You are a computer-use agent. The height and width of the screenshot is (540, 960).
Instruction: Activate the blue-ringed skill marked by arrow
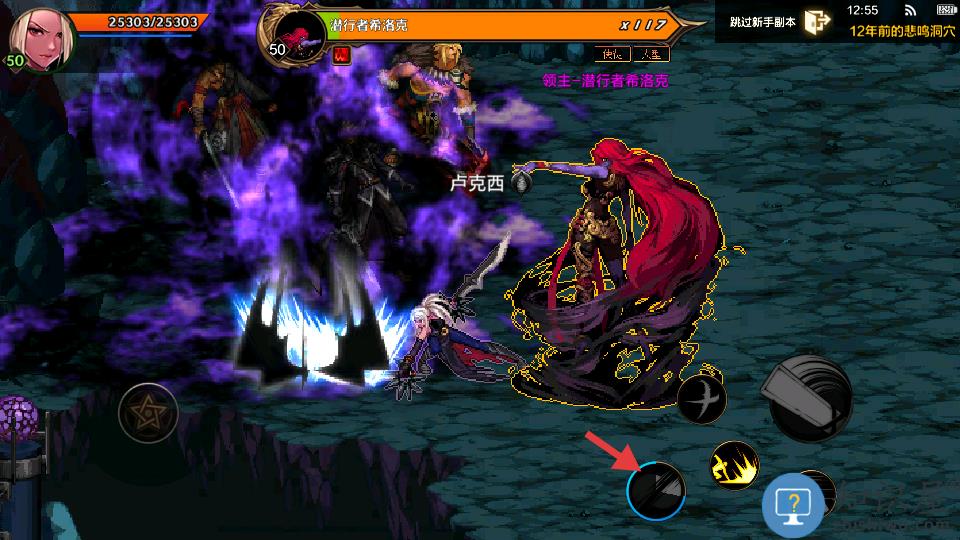click(x=656, y=490)
